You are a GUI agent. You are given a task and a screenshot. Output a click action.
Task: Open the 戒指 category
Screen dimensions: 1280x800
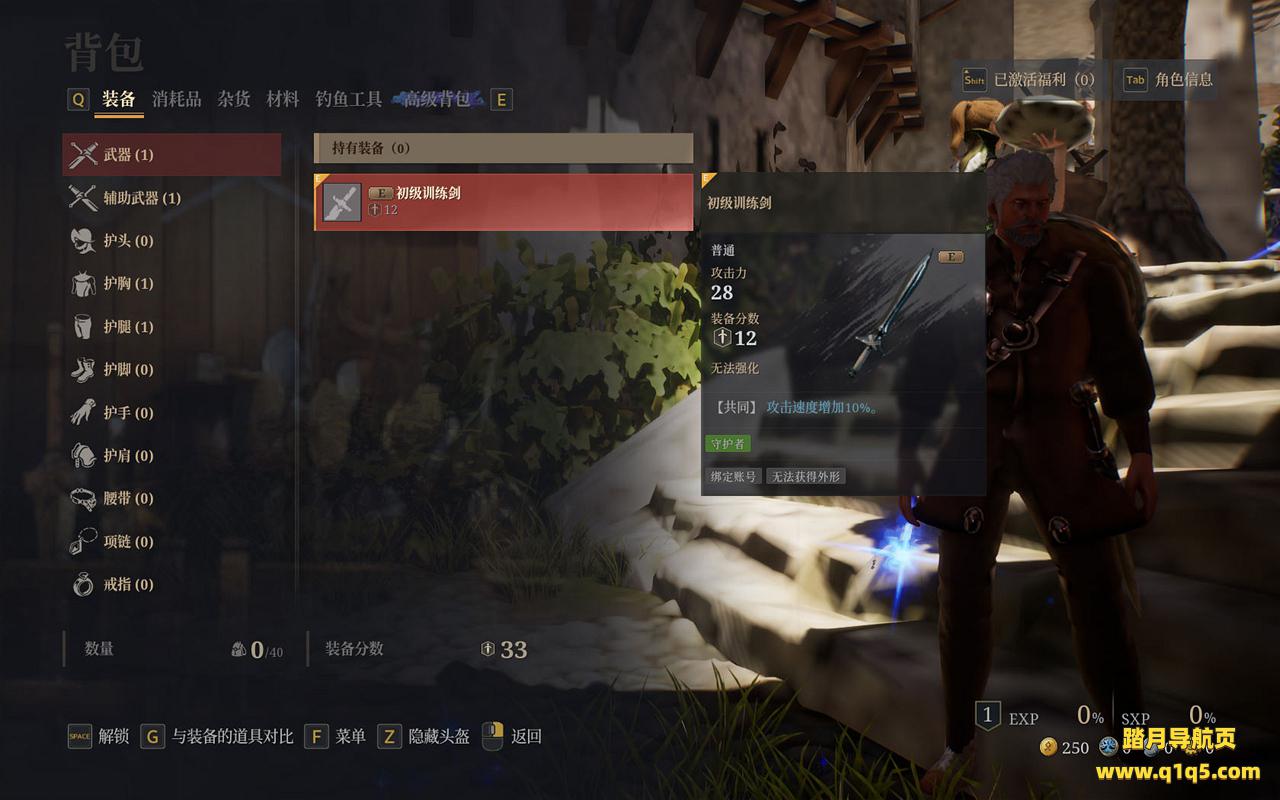point(128,585)
